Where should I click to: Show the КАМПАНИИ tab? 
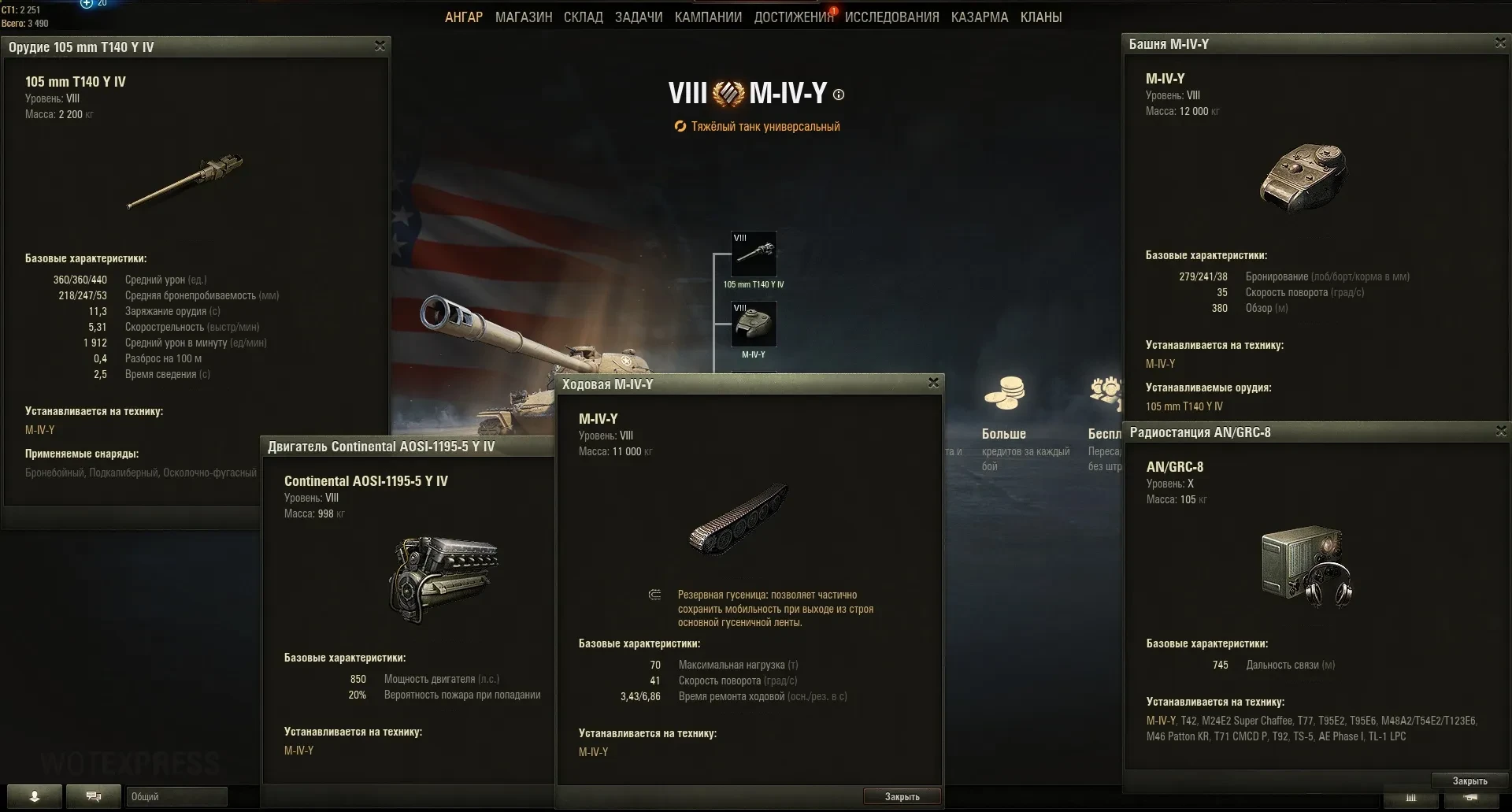[708, 17]
